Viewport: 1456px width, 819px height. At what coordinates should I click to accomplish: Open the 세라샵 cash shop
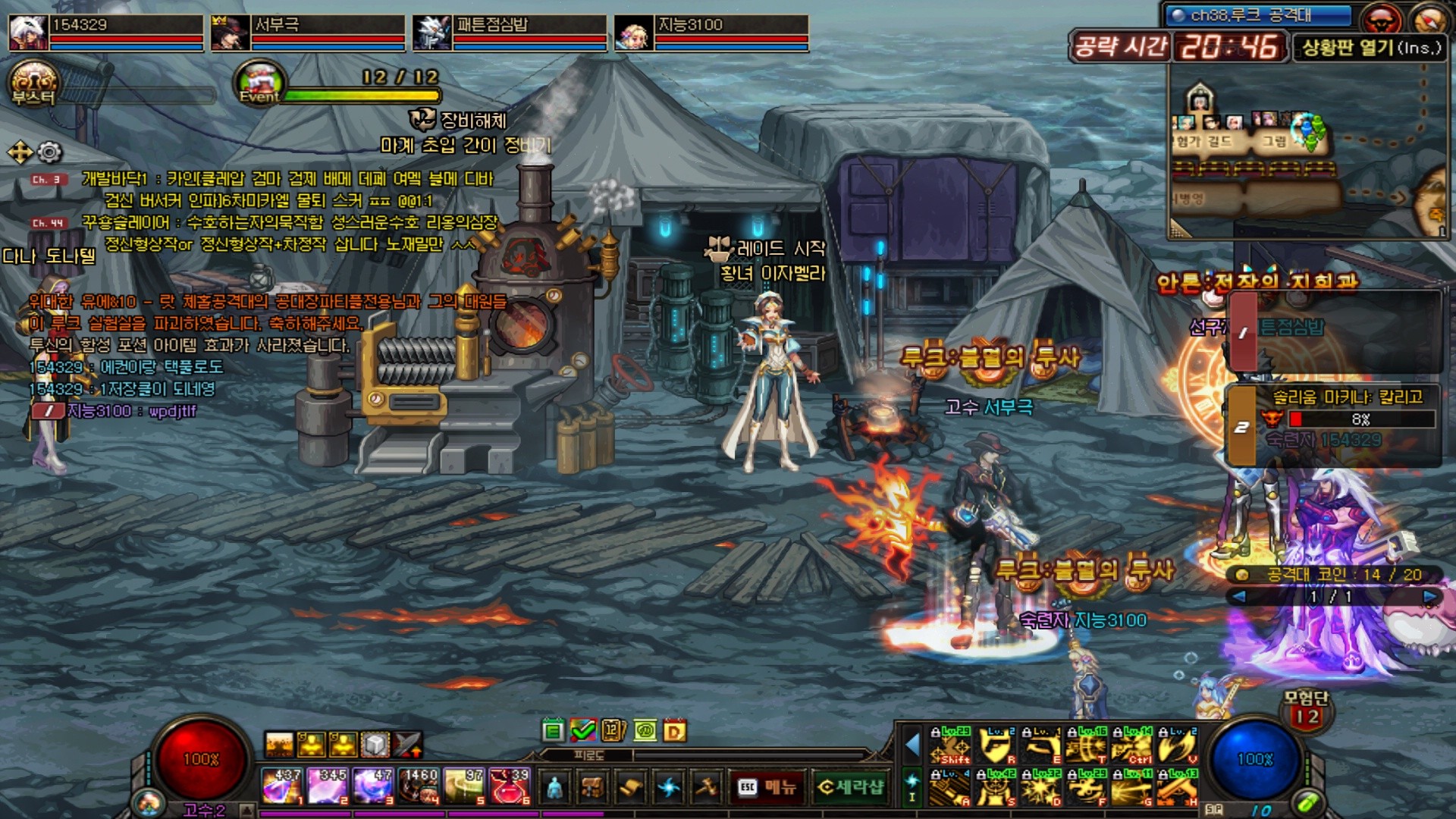point(850,787)
